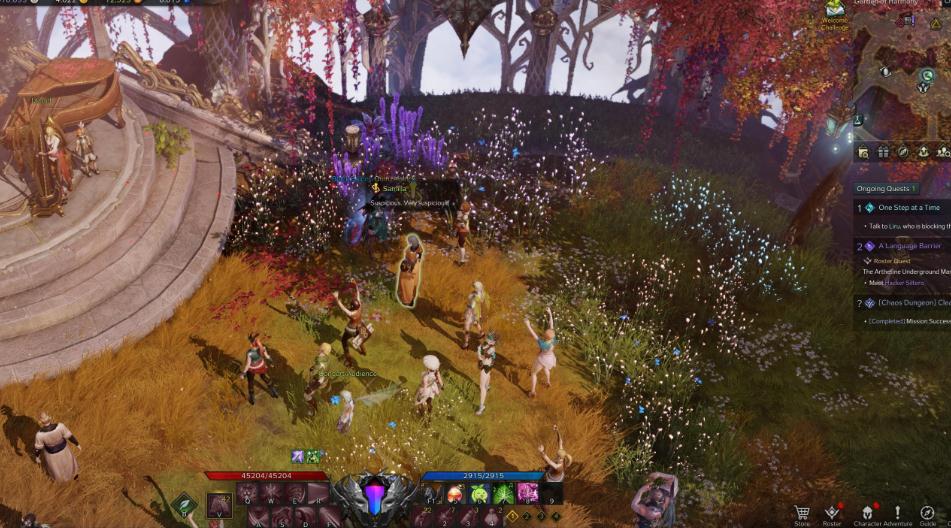The width and height of the screenshot is (951, 528).
Task: Switch to hotbar preset 1
Action: [x=512, y=516]
